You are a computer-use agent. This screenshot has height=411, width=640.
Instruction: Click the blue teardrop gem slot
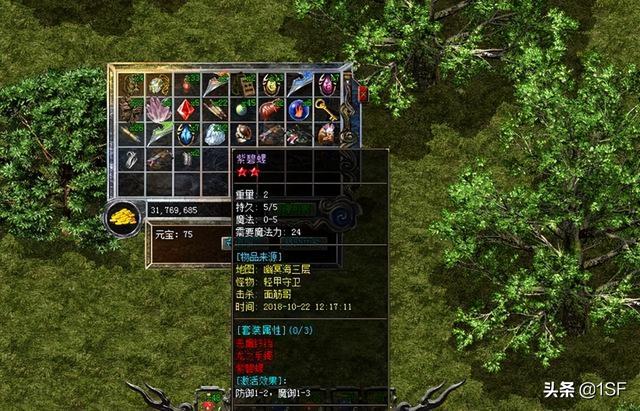tap(187, 133)
